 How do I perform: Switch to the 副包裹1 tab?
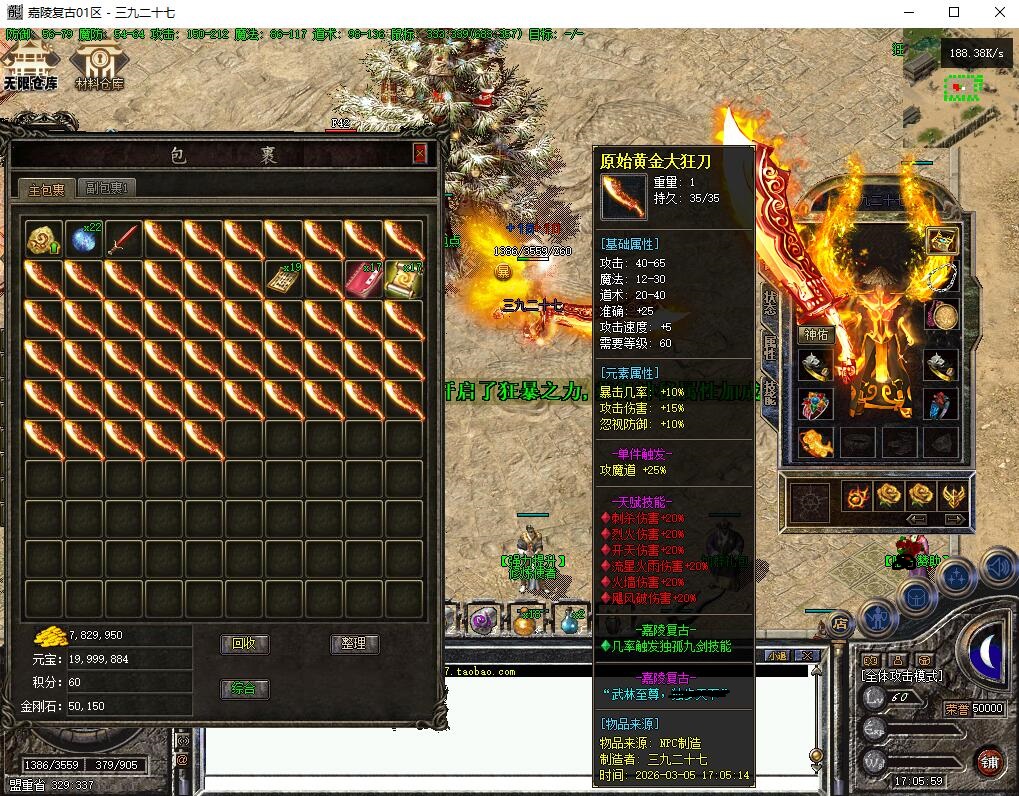pyautogui.click(x=105, y=187)
